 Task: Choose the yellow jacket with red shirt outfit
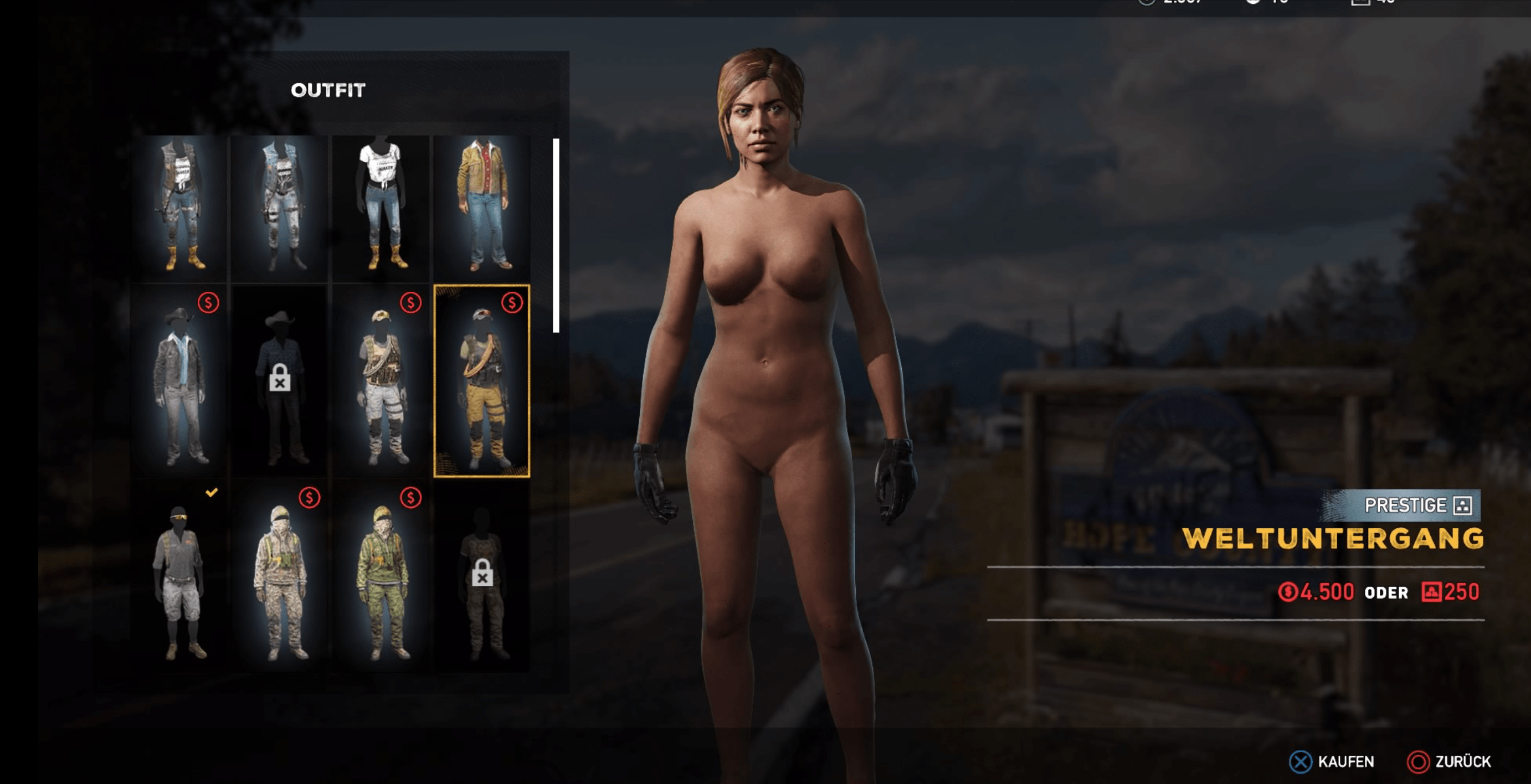482,207
